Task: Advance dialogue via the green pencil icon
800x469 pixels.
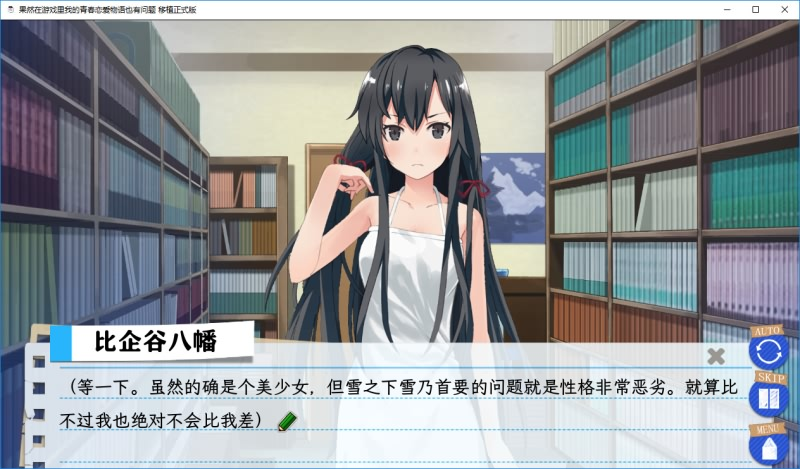Action: coord(288,420)
